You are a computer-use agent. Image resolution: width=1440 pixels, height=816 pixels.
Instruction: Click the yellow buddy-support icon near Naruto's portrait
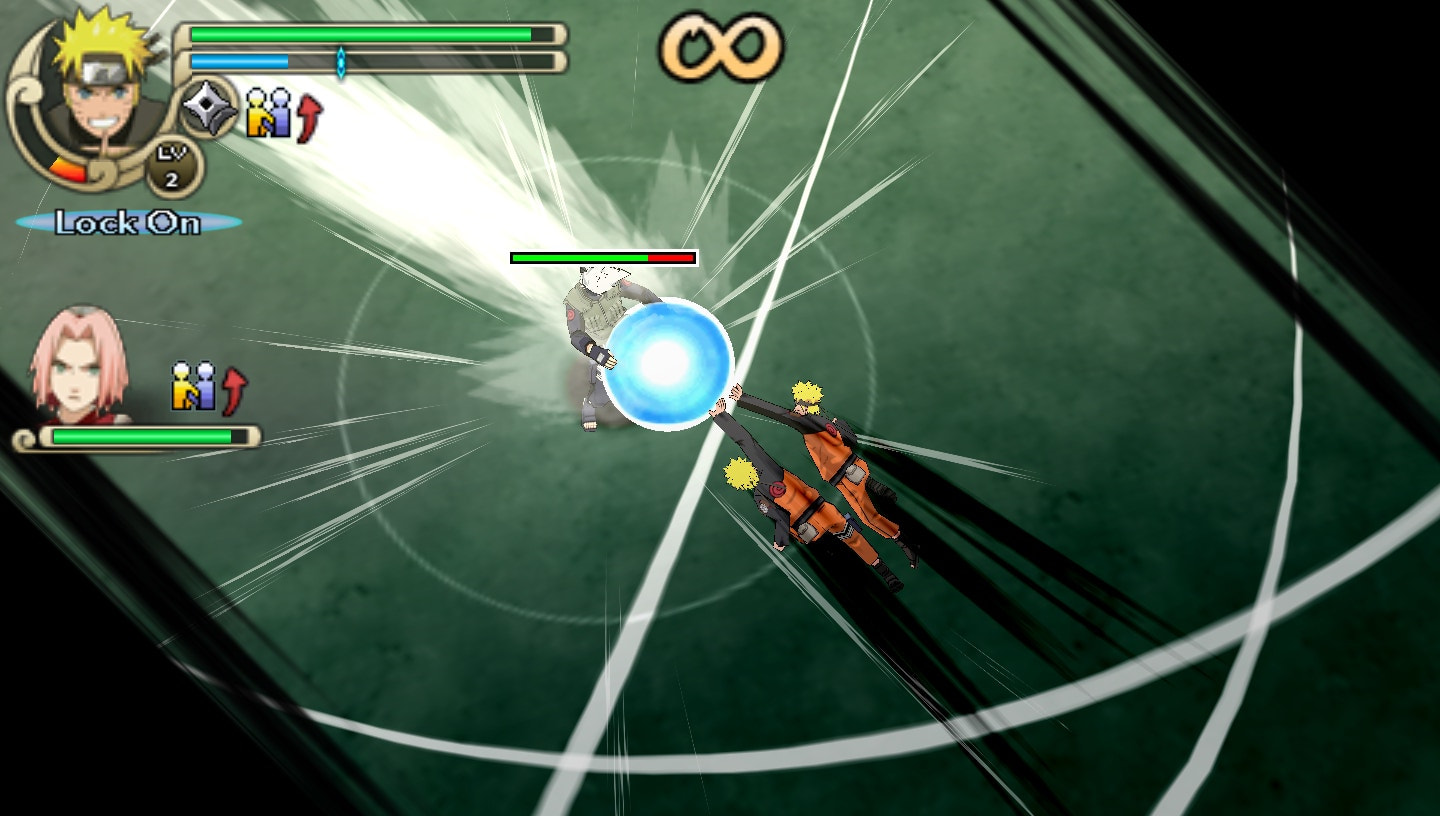tap(255, 113)
